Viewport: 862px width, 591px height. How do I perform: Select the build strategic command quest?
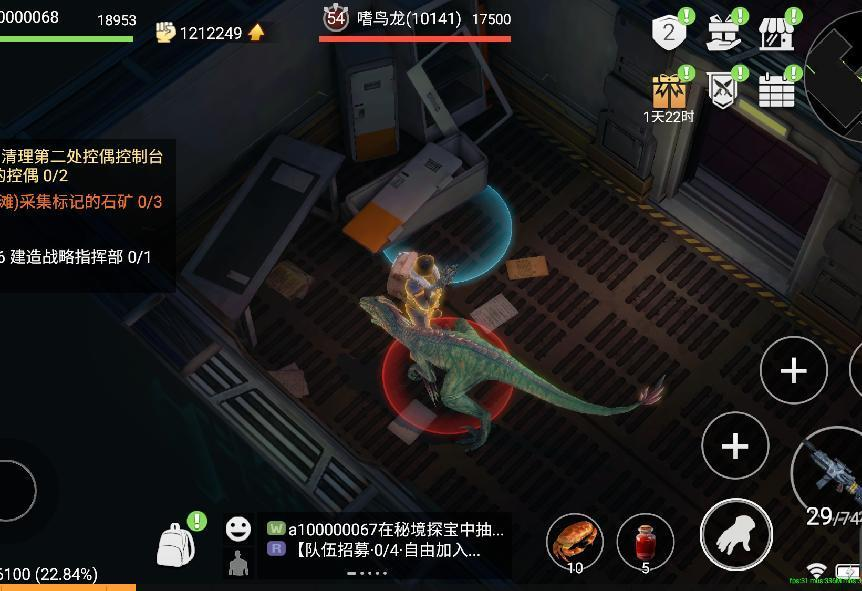click(78, 257)
